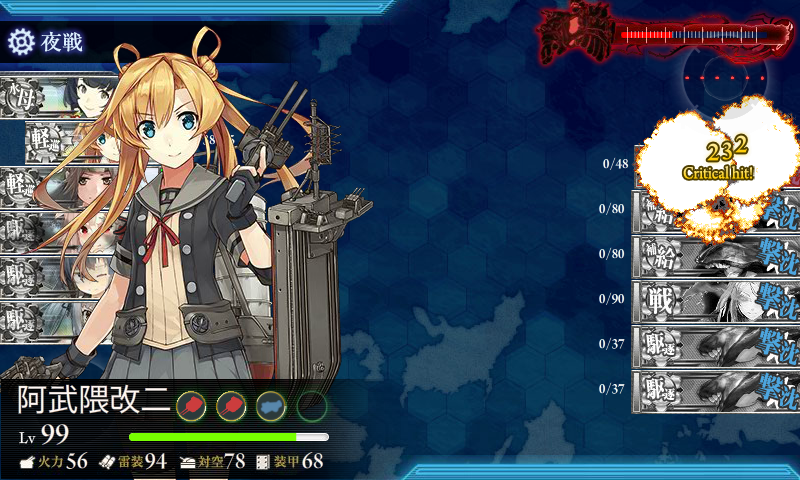The height and width of the screenshot is (480, 800).
Task: Click the empty green-ringed equipment slot
Action: 311,405
